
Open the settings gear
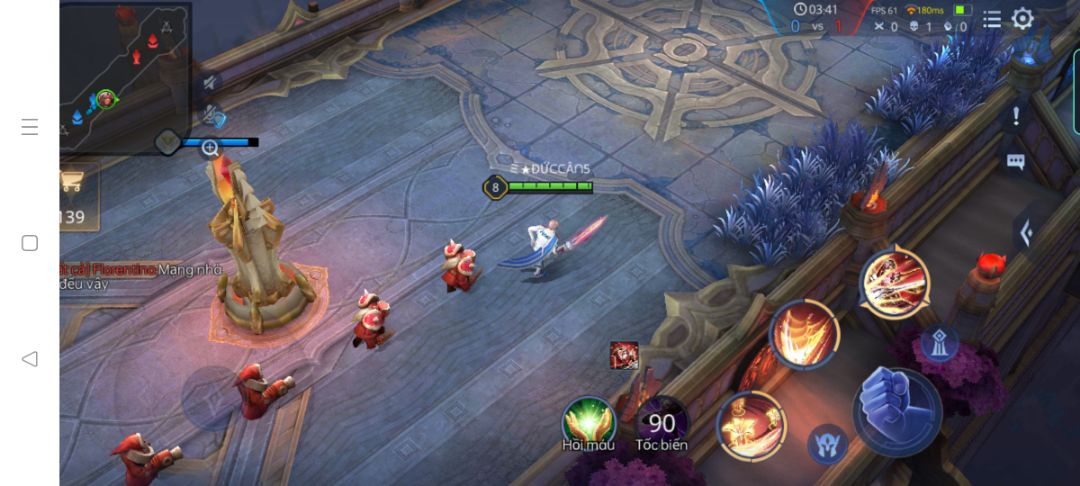click(1022, 19)
